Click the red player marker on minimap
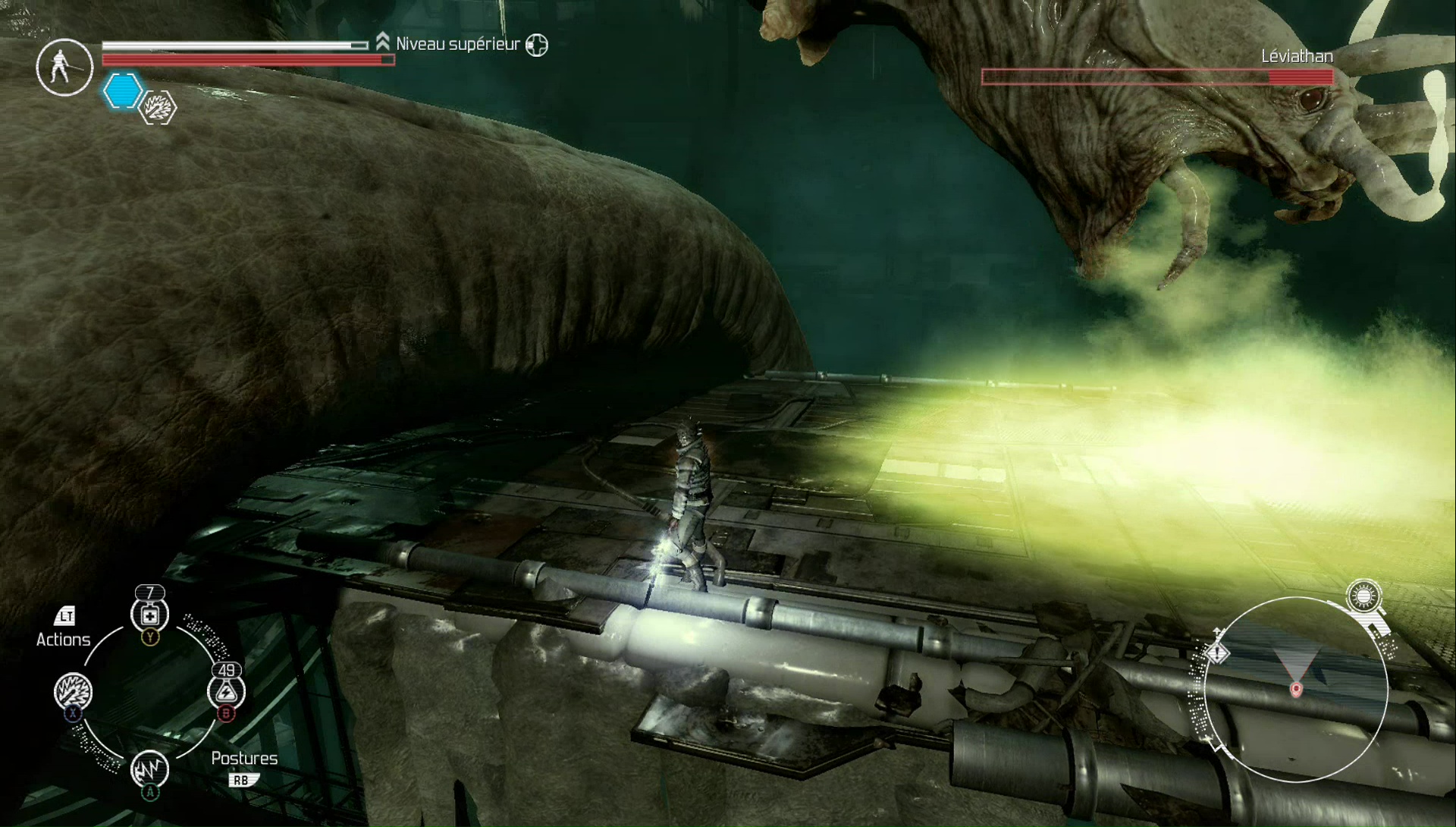1456x827 pixels. point(1296,689)
